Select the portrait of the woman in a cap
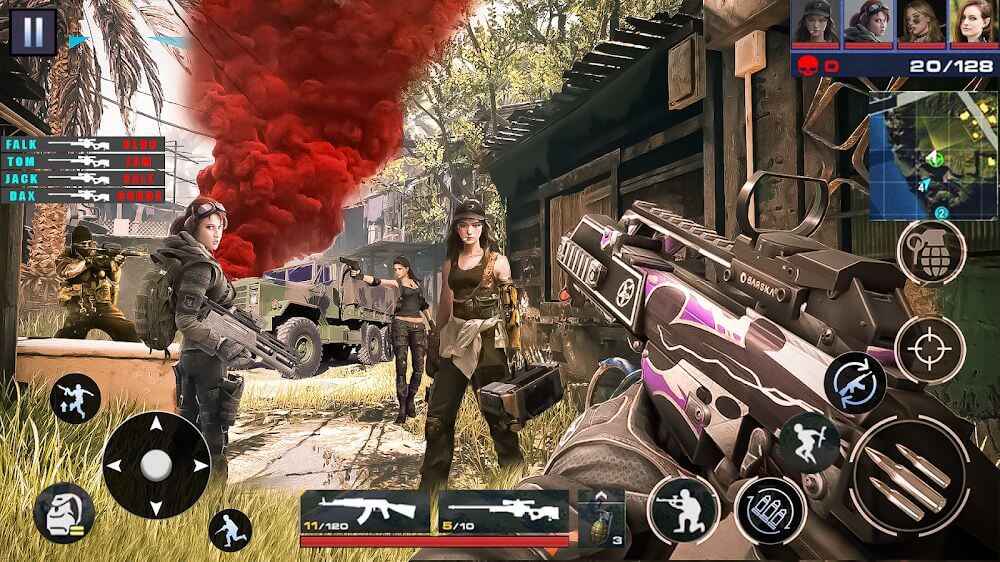Viewport: 1000px width, 562px height. coord(815,23)
